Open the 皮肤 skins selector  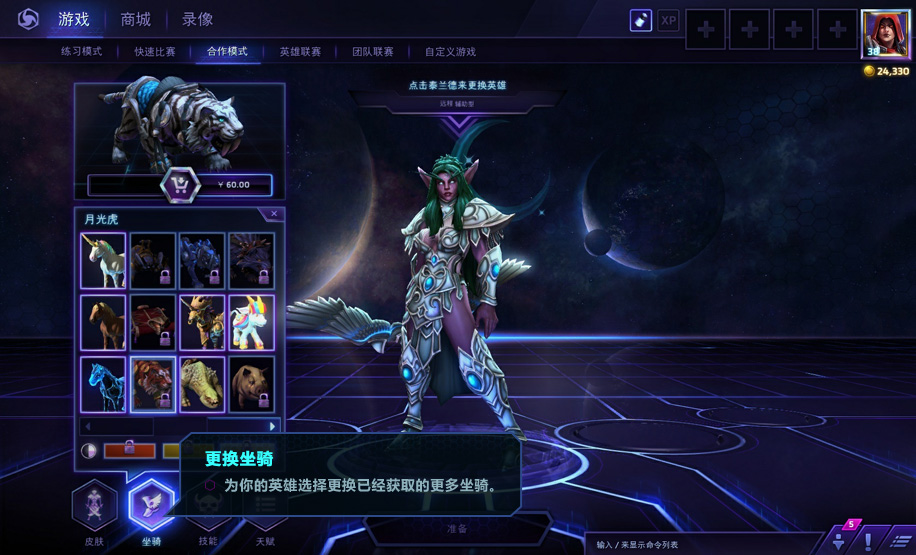click(95, 506)
